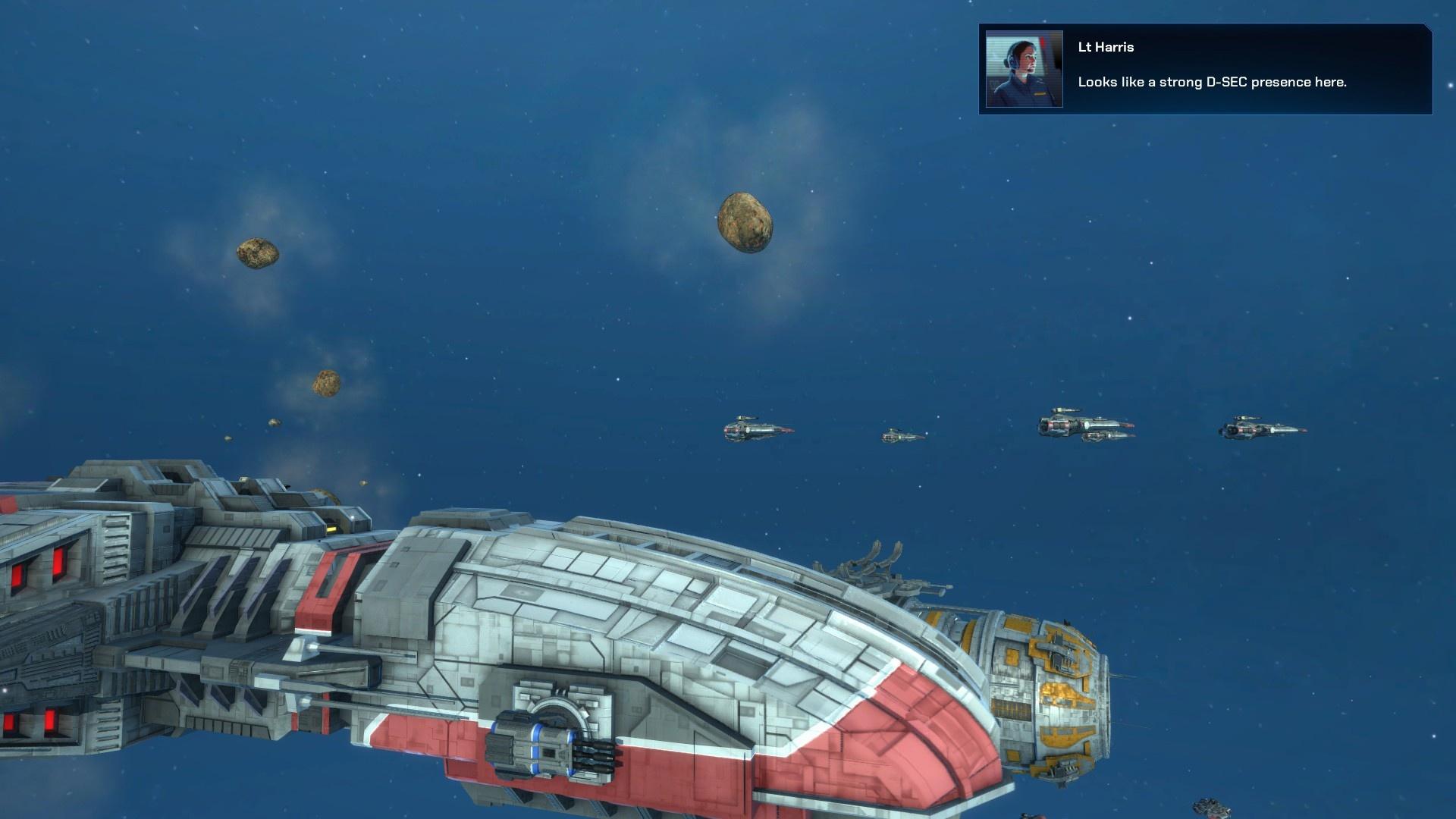Screen dimensions: 1456x819
Task: Click Lt Harris's portrait in the message panel
Action: 1024,69
